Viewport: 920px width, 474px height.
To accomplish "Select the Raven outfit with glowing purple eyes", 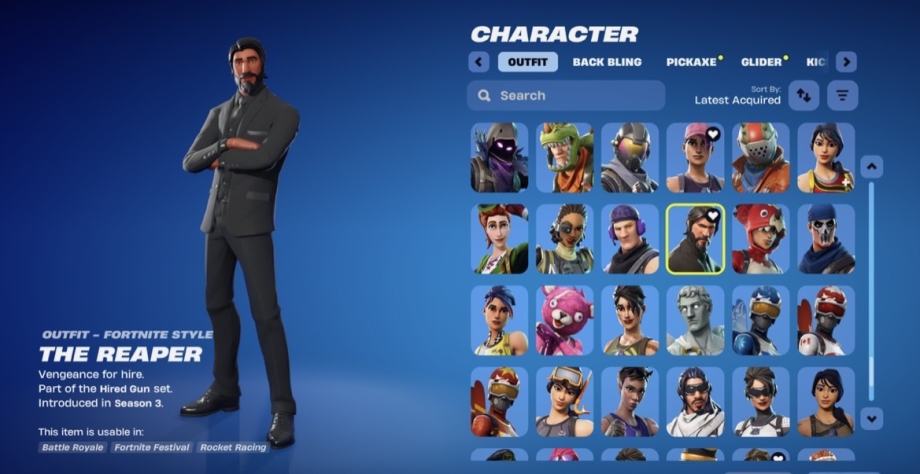I will 499,158.
